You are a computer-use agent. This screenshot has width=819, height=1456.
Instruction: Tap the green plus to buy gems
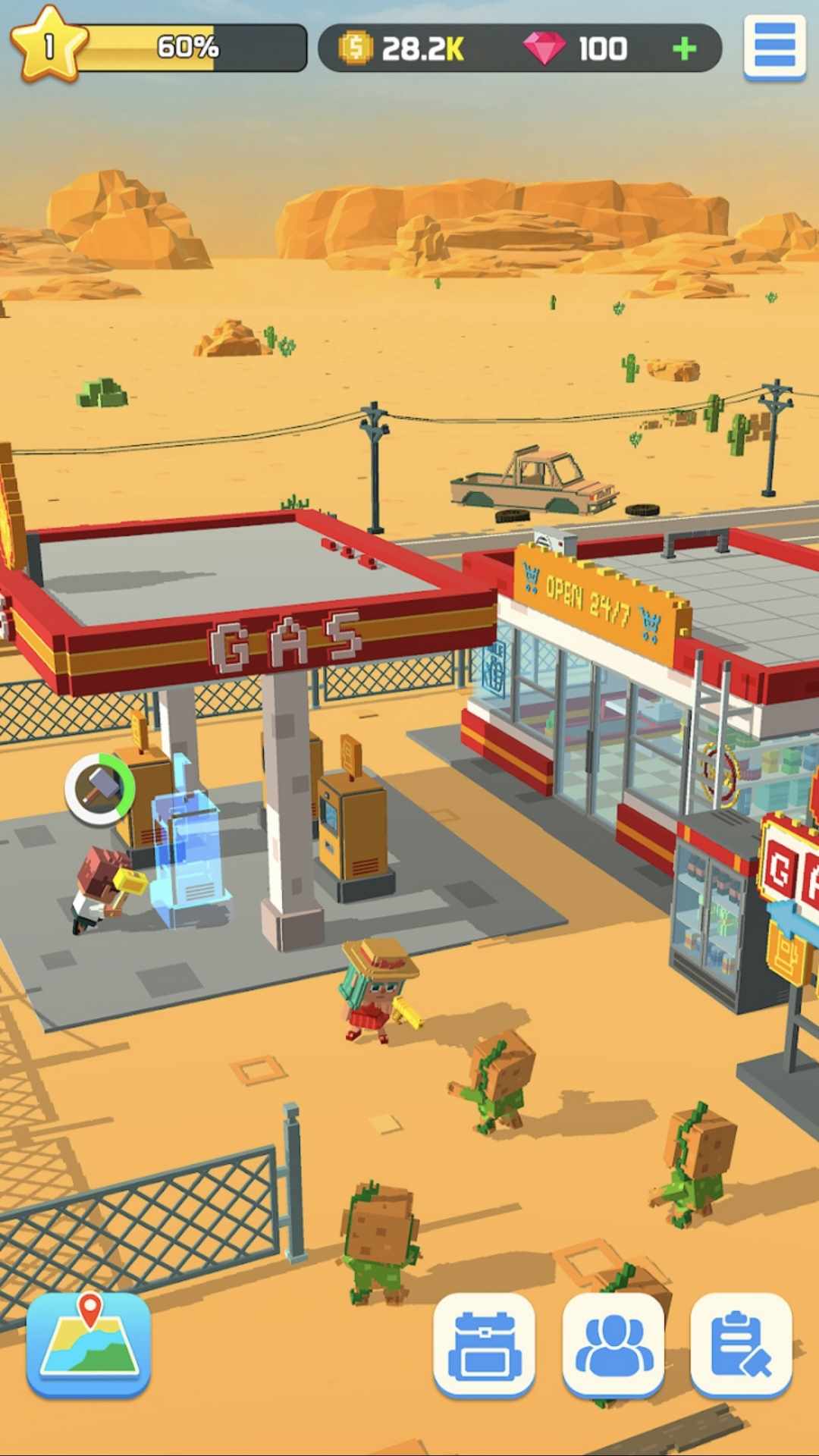[x=684, y=49]
